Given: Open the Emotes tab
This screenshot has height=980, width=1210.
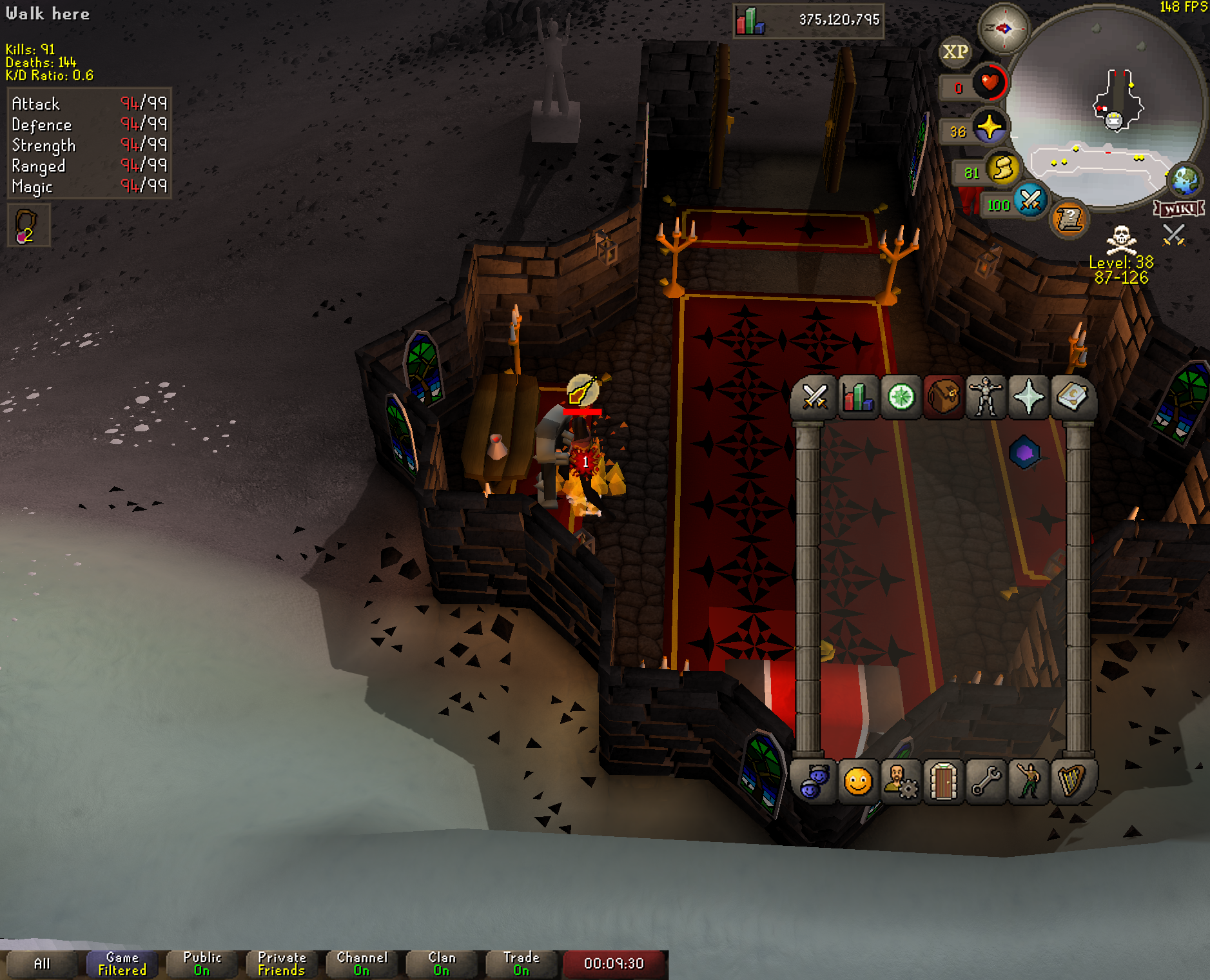Looking at the screenshot, I should tap(1029, 782).
